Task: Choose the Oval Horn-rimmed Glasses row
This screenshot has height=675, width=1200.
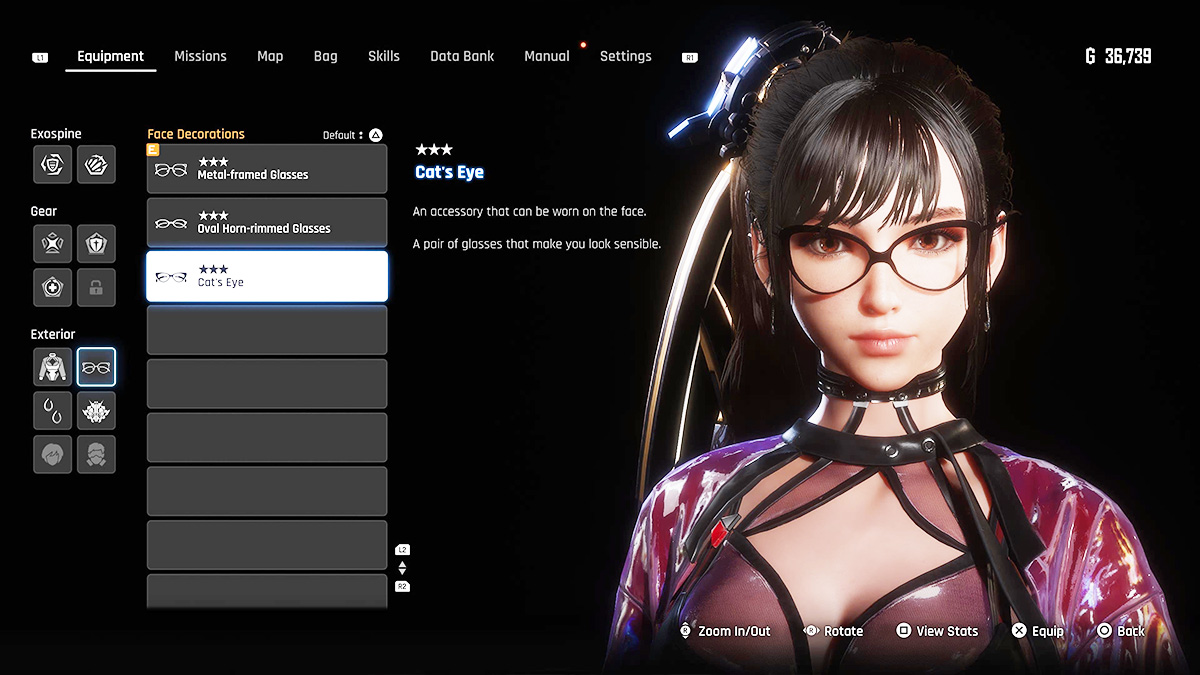Action: [267, 223]
